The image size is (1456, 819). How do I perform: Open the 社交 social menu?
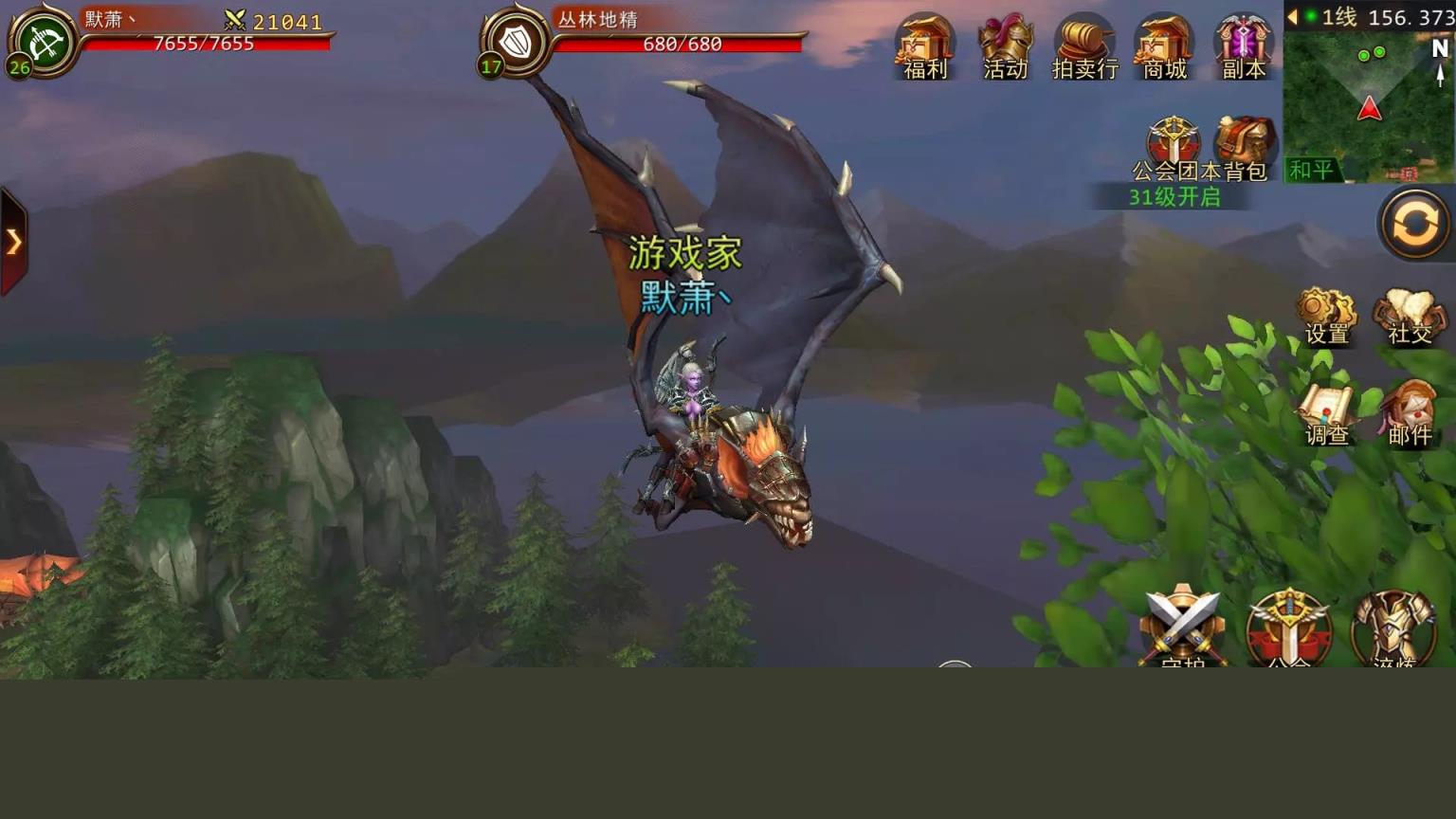(1410, 315)
